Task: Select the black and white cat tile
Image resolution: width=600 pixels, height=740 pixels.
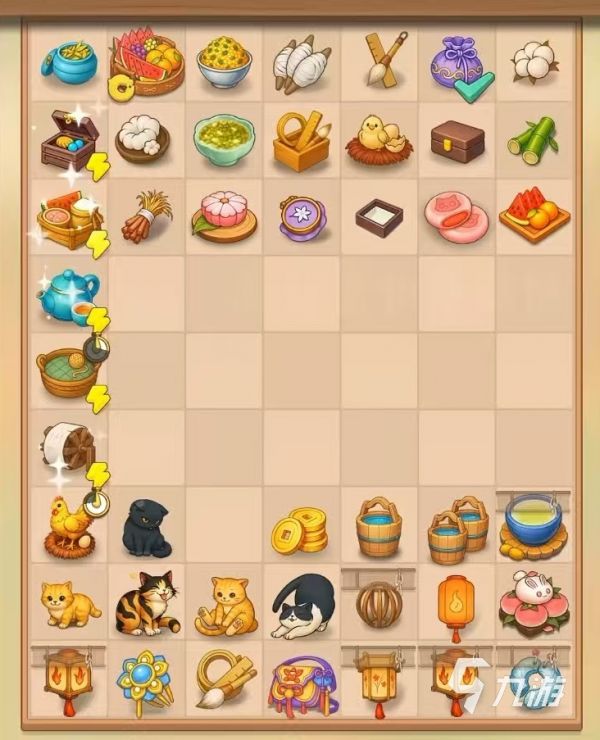Action: point(302,606)
